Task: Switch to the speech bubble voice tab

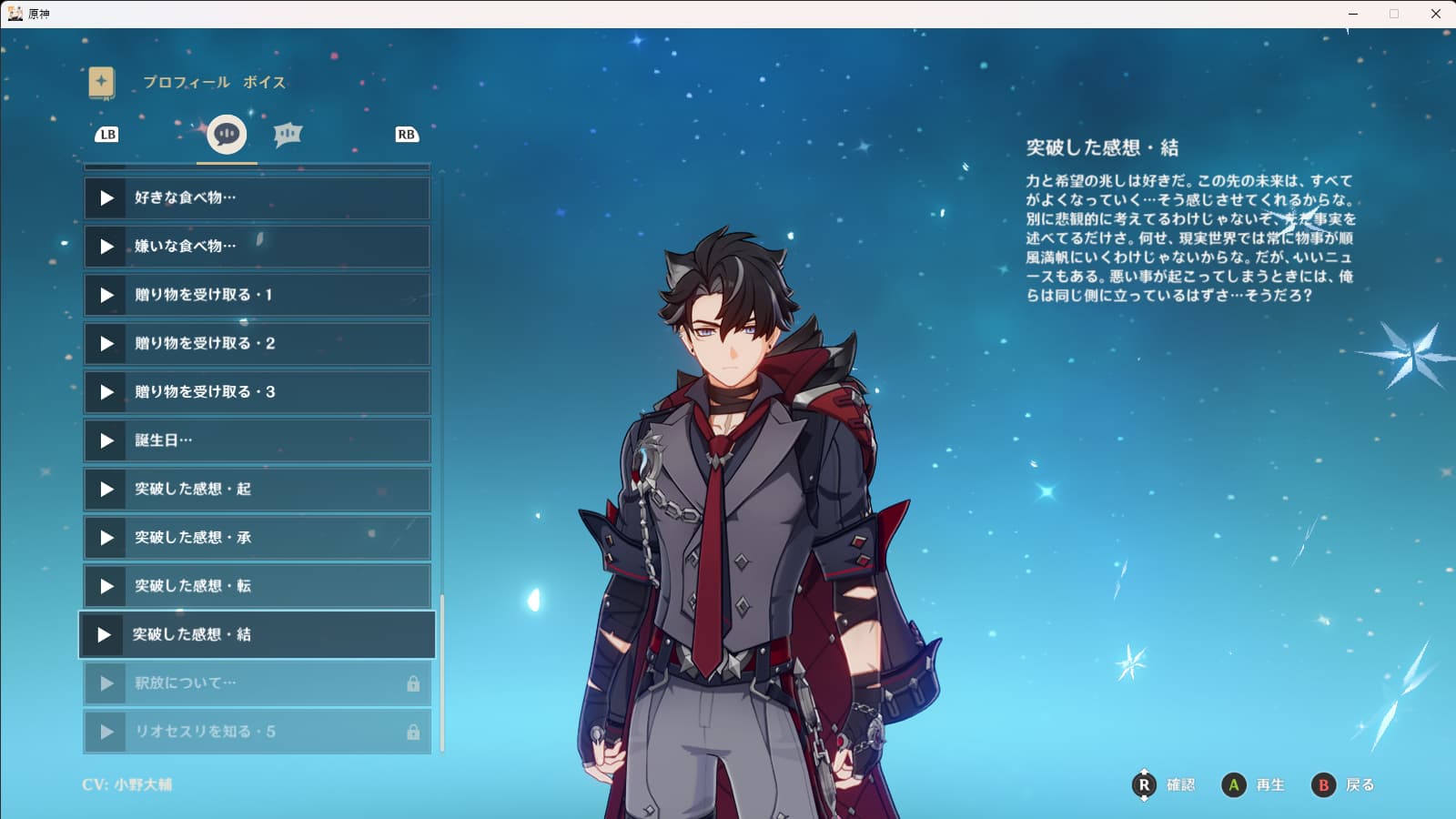Action: [227, 135]
